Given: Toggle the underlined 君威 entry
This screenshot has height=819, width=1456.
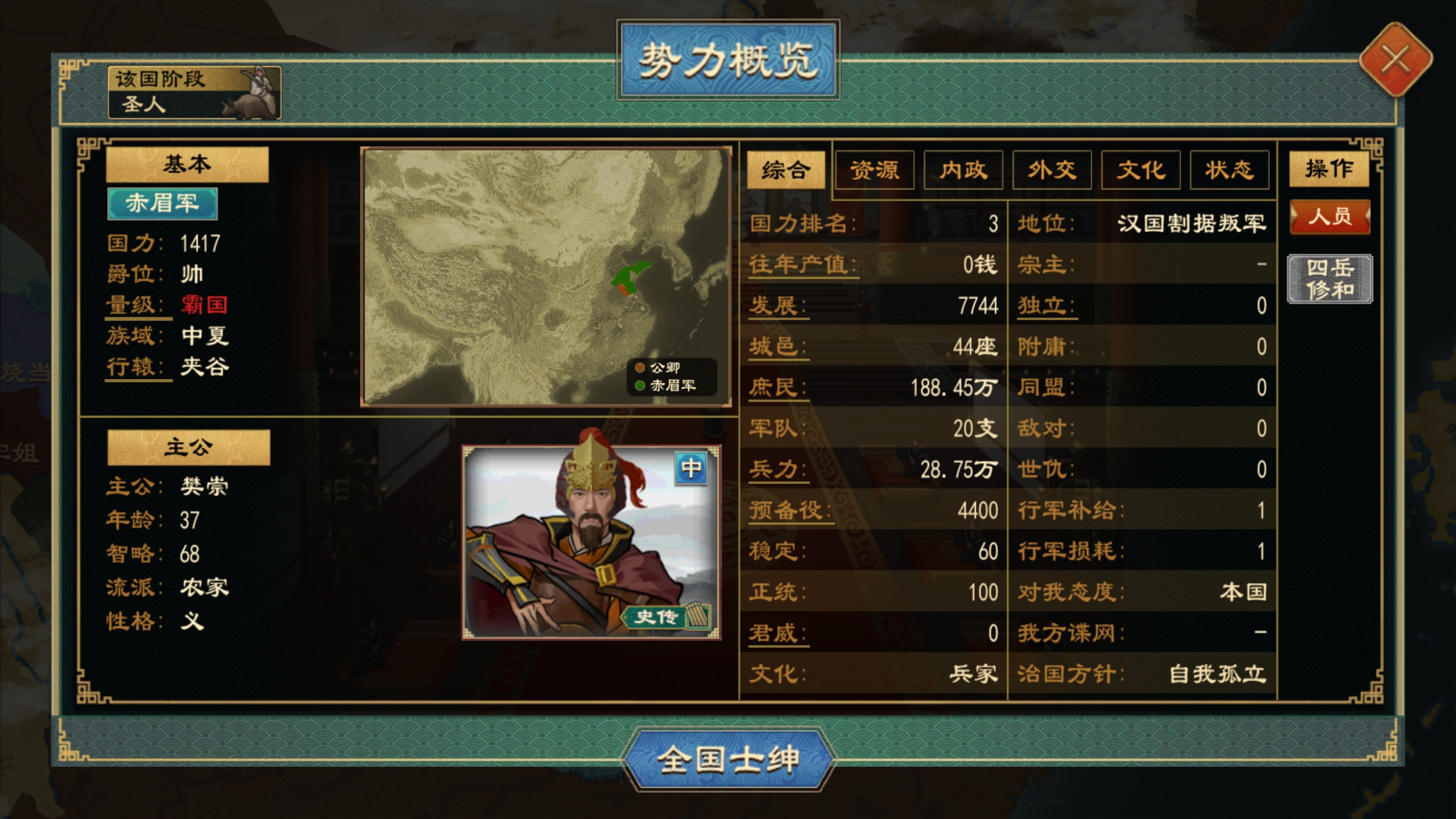Looking at the screenshot, I should pyautogui.click(x=777, y=631).
